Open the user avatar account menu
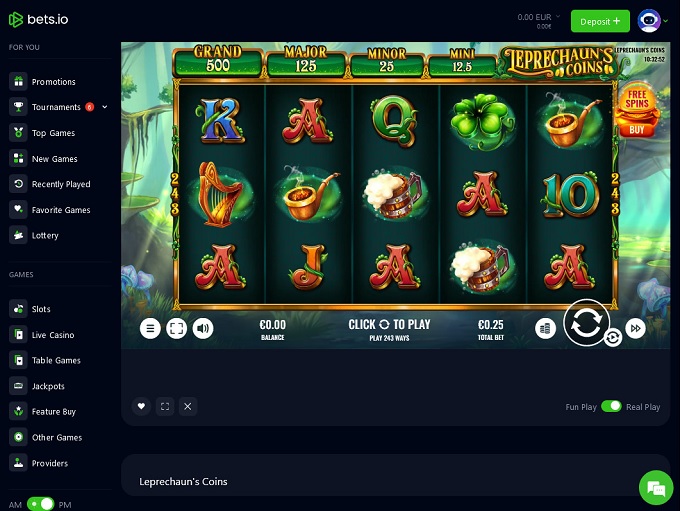The height and width of the screenshot is (511, 680). (x=649, y=20)
